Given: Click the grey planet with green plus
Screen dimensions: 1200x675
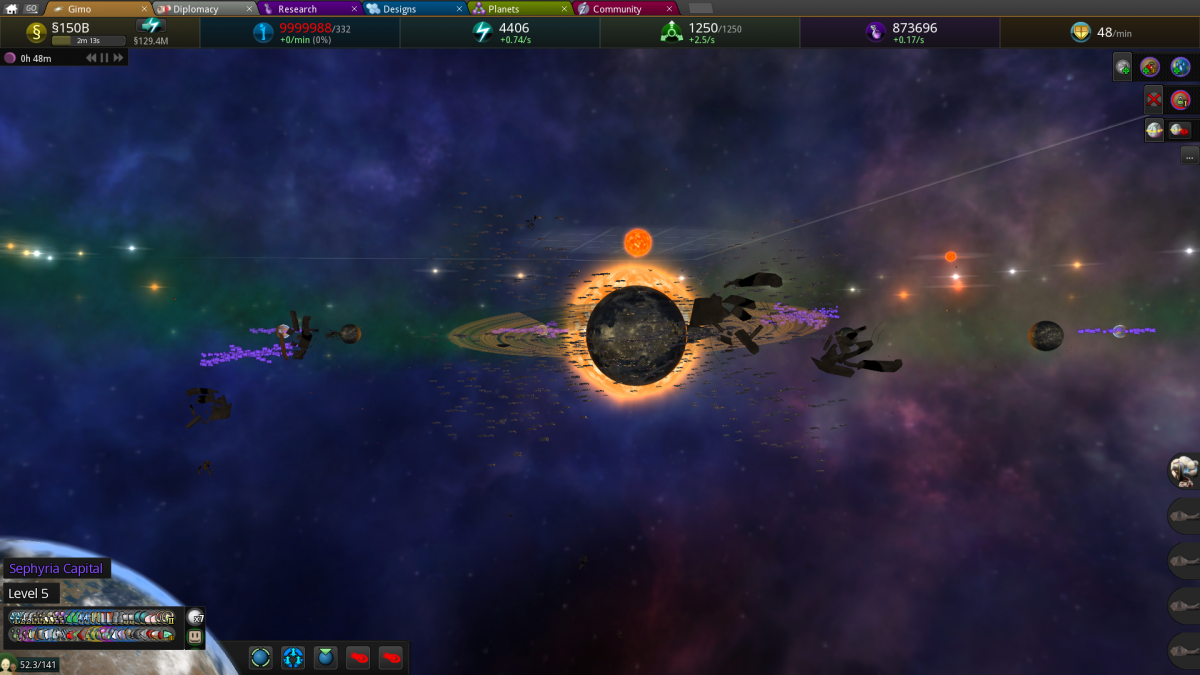Looking at the screenshot, I should point(1123,67).
